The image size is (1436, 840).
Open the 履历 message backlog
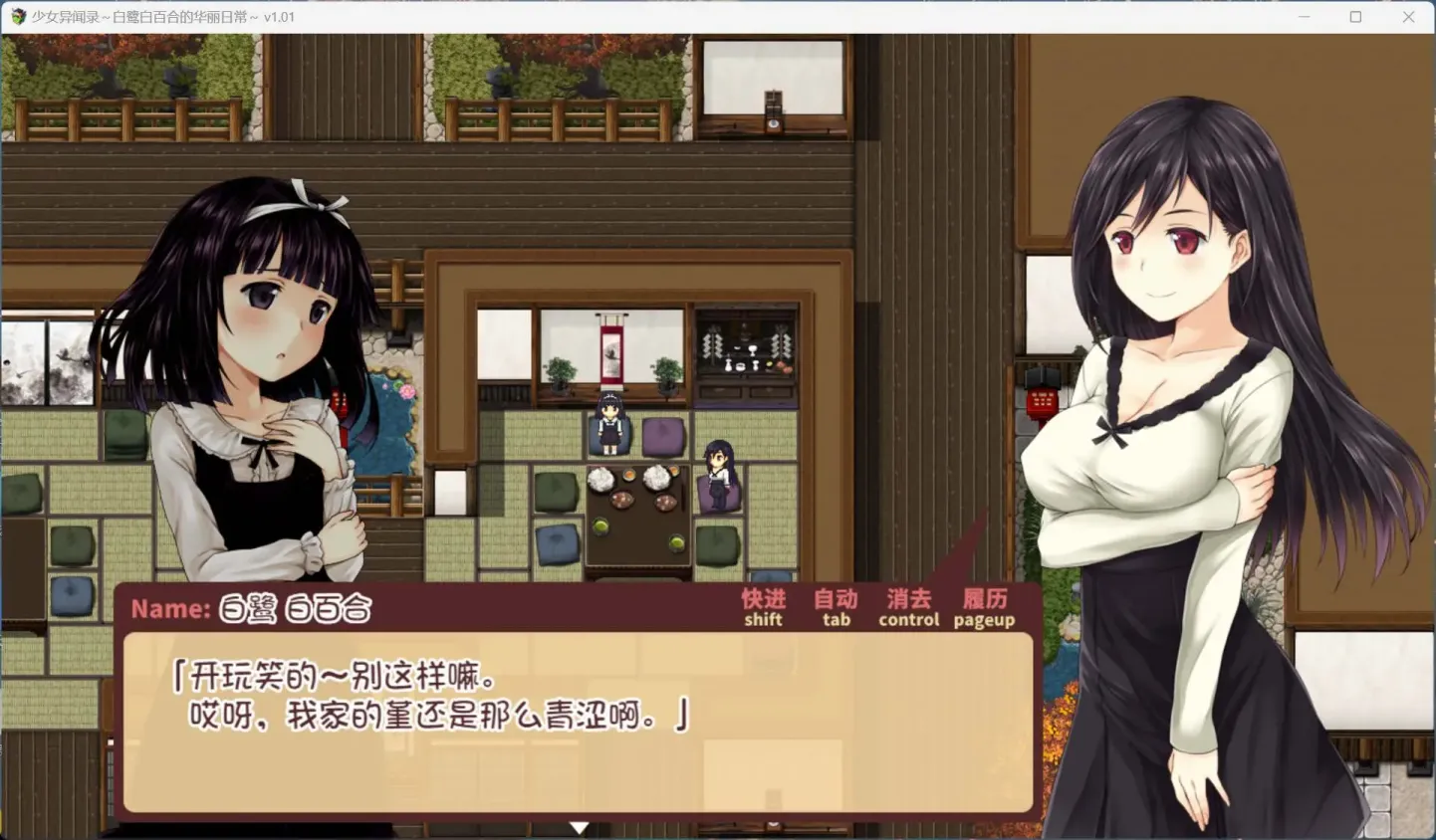[x=984, y=599]
